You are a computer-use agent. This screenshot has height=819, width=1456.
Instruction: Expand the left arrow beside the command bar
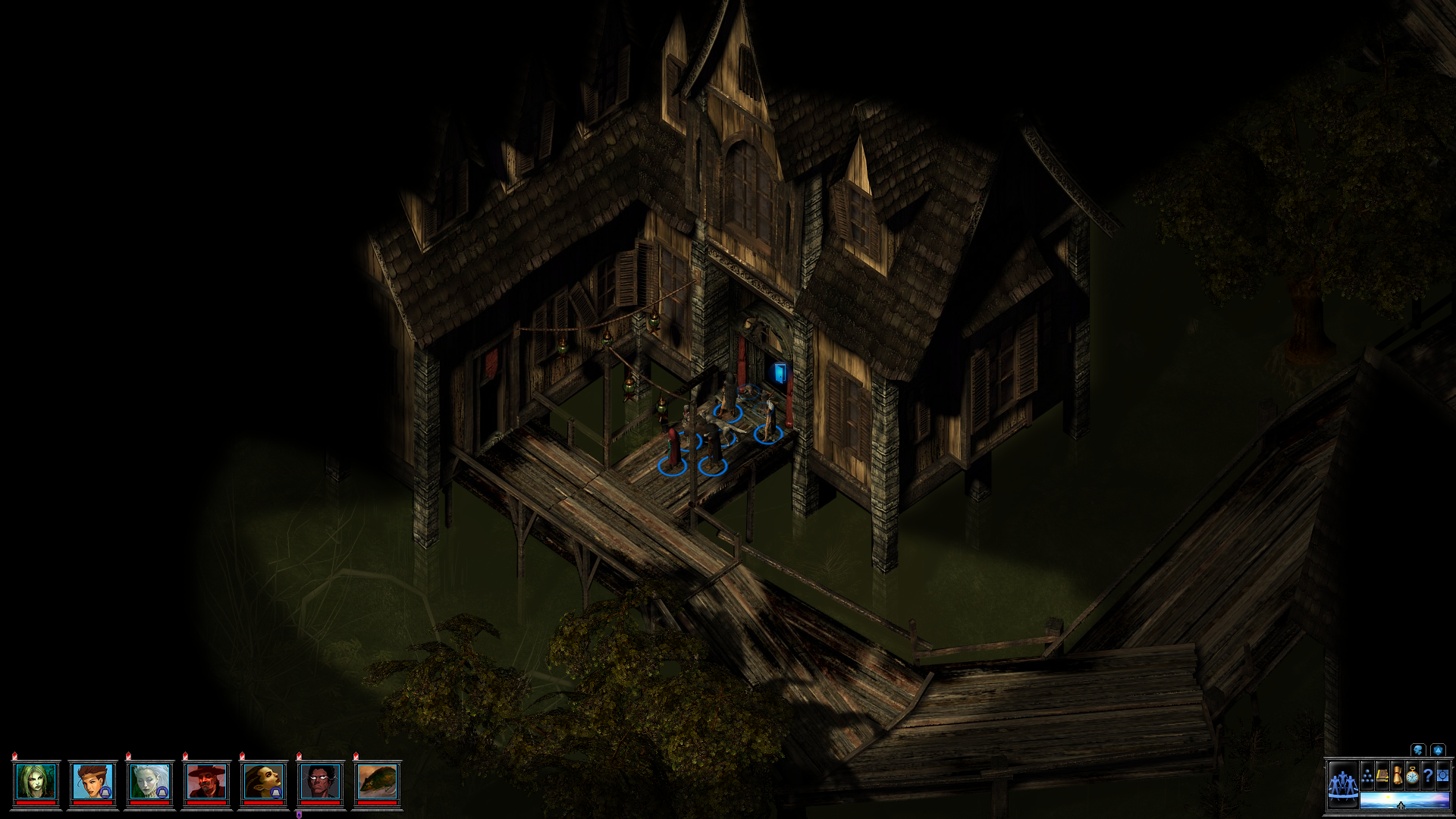(x=1324, y=767)
